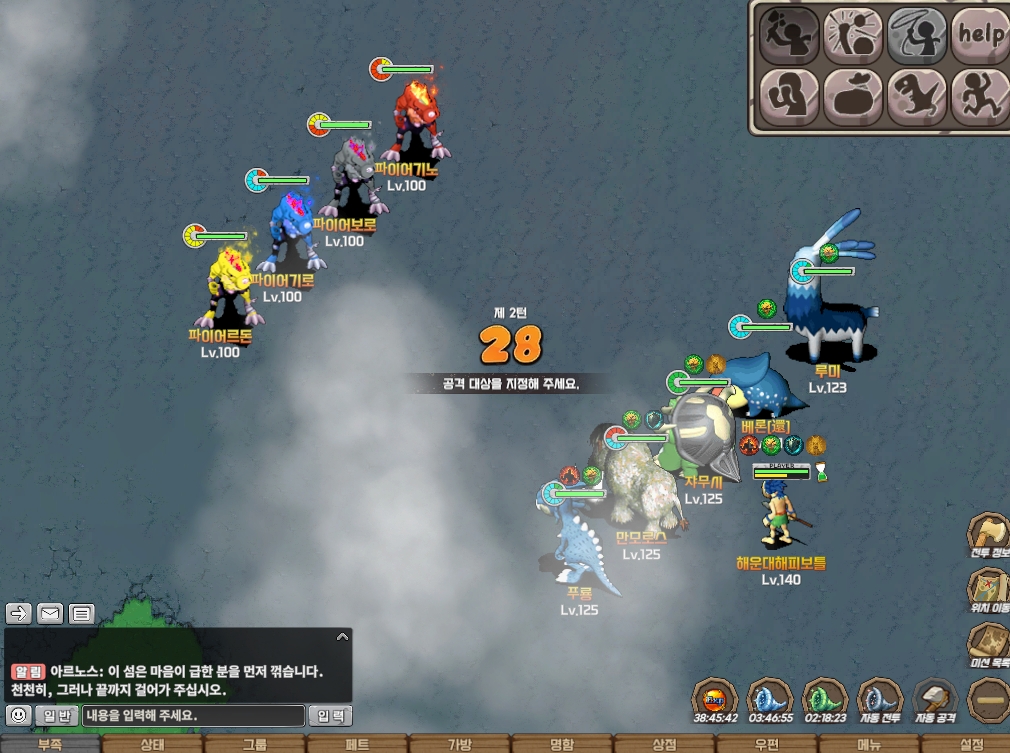Choose the skill strike command icon

[853, 36]
